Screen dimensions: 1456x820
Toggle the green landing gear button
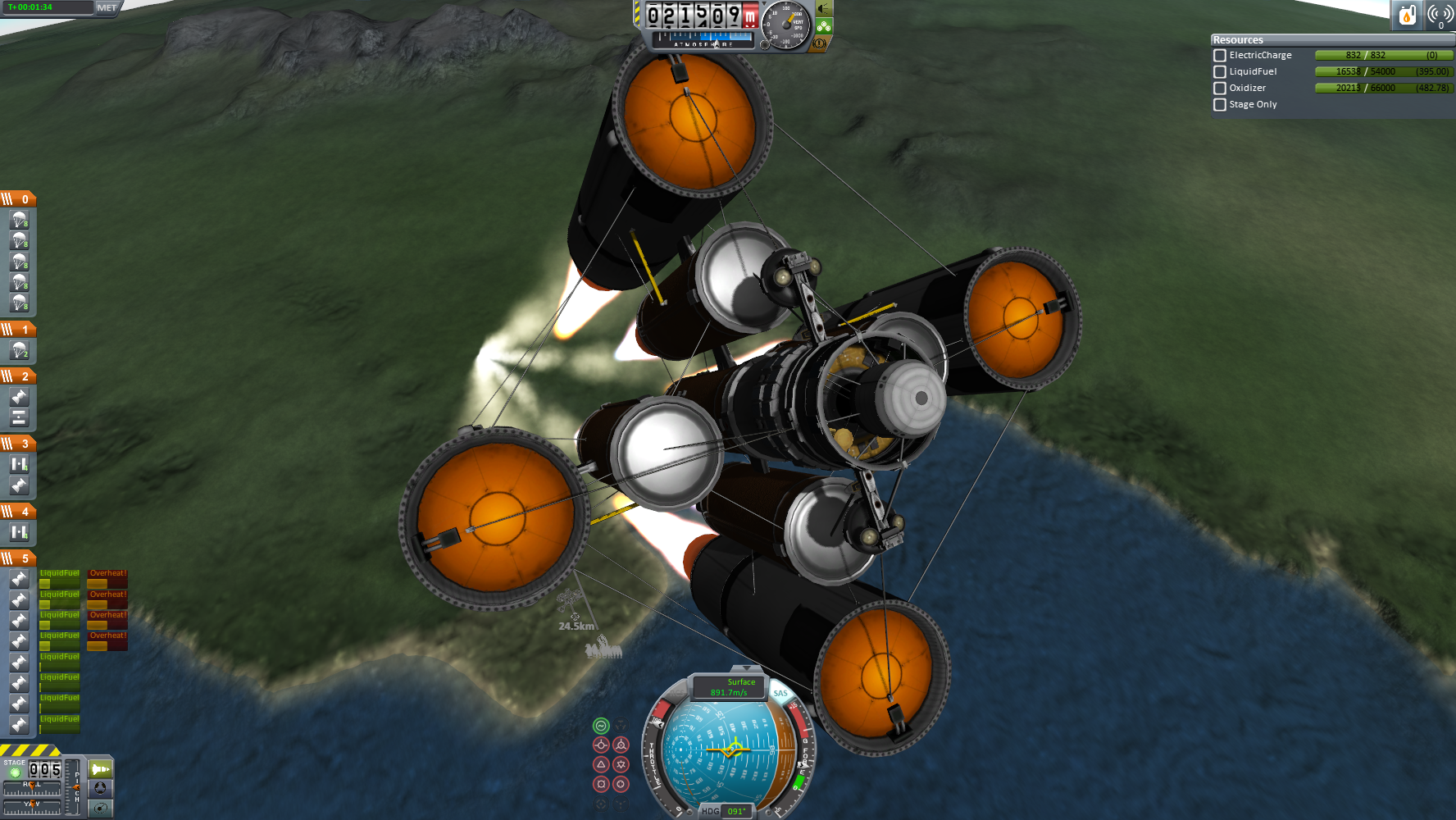824,27
